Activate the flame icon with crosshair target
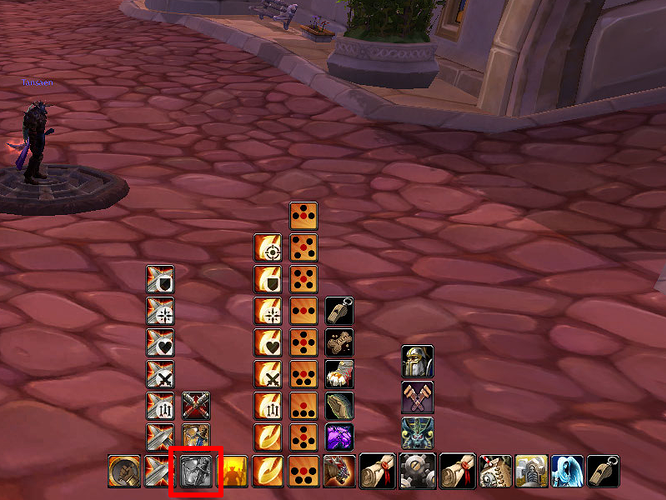 pyautogui.click(x=268, y=248)
